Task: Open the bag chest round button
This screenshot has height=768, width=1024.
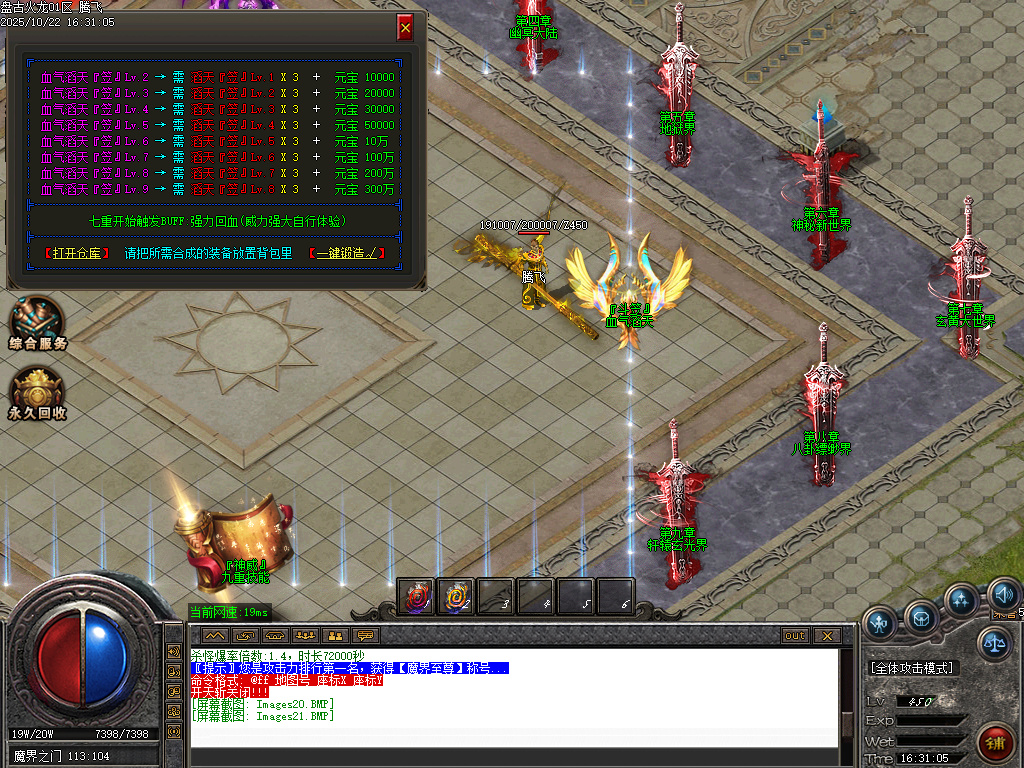Action: tap(921, 617)
